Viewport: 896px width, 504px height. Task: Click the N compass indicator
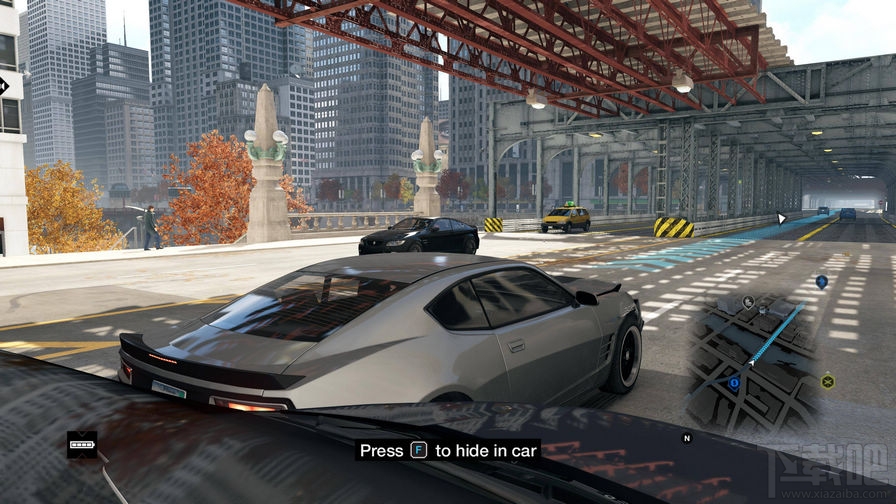click(687, 438)
